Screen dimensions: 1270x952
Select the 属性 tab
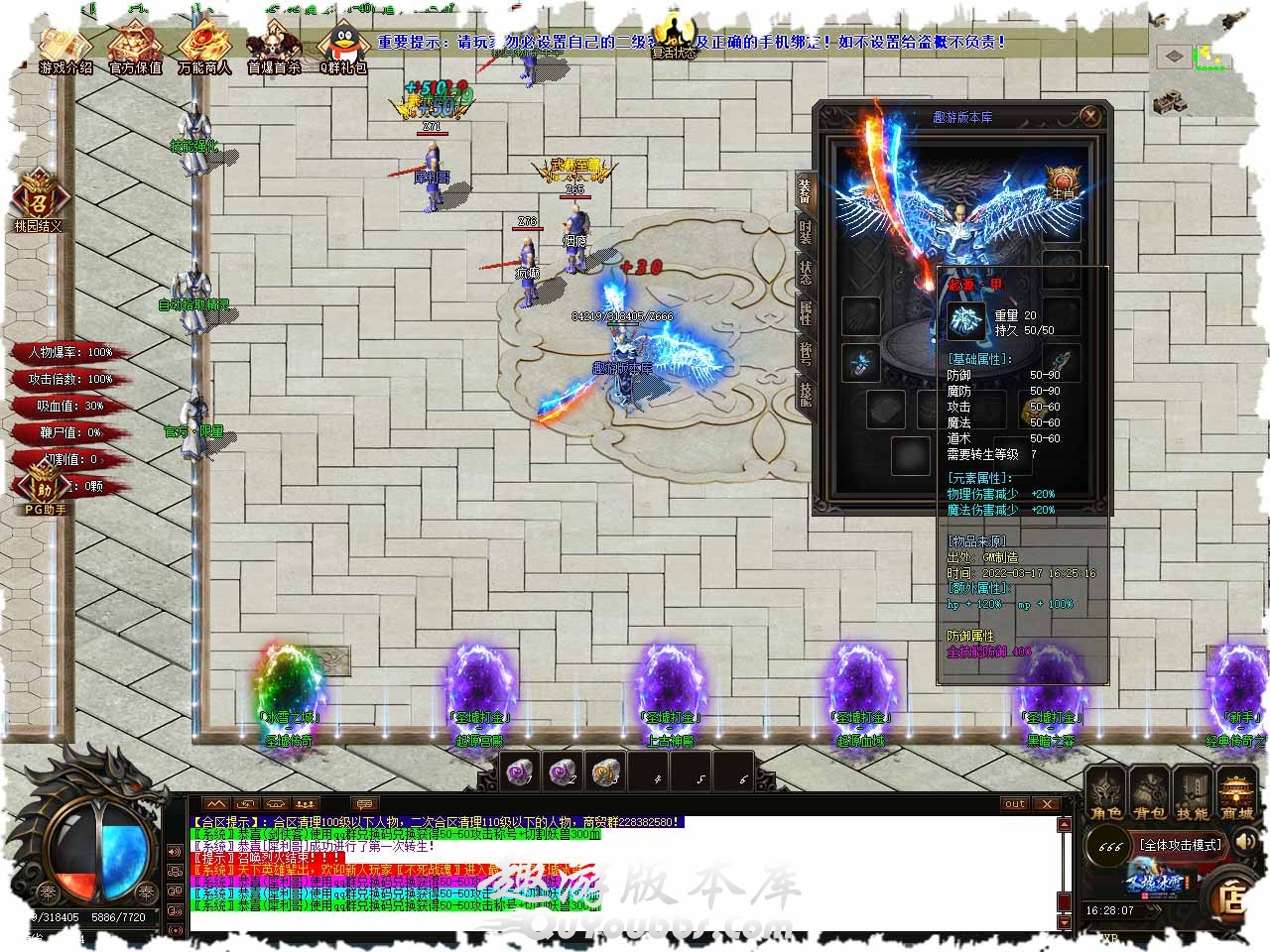click(x=805, y=315)
